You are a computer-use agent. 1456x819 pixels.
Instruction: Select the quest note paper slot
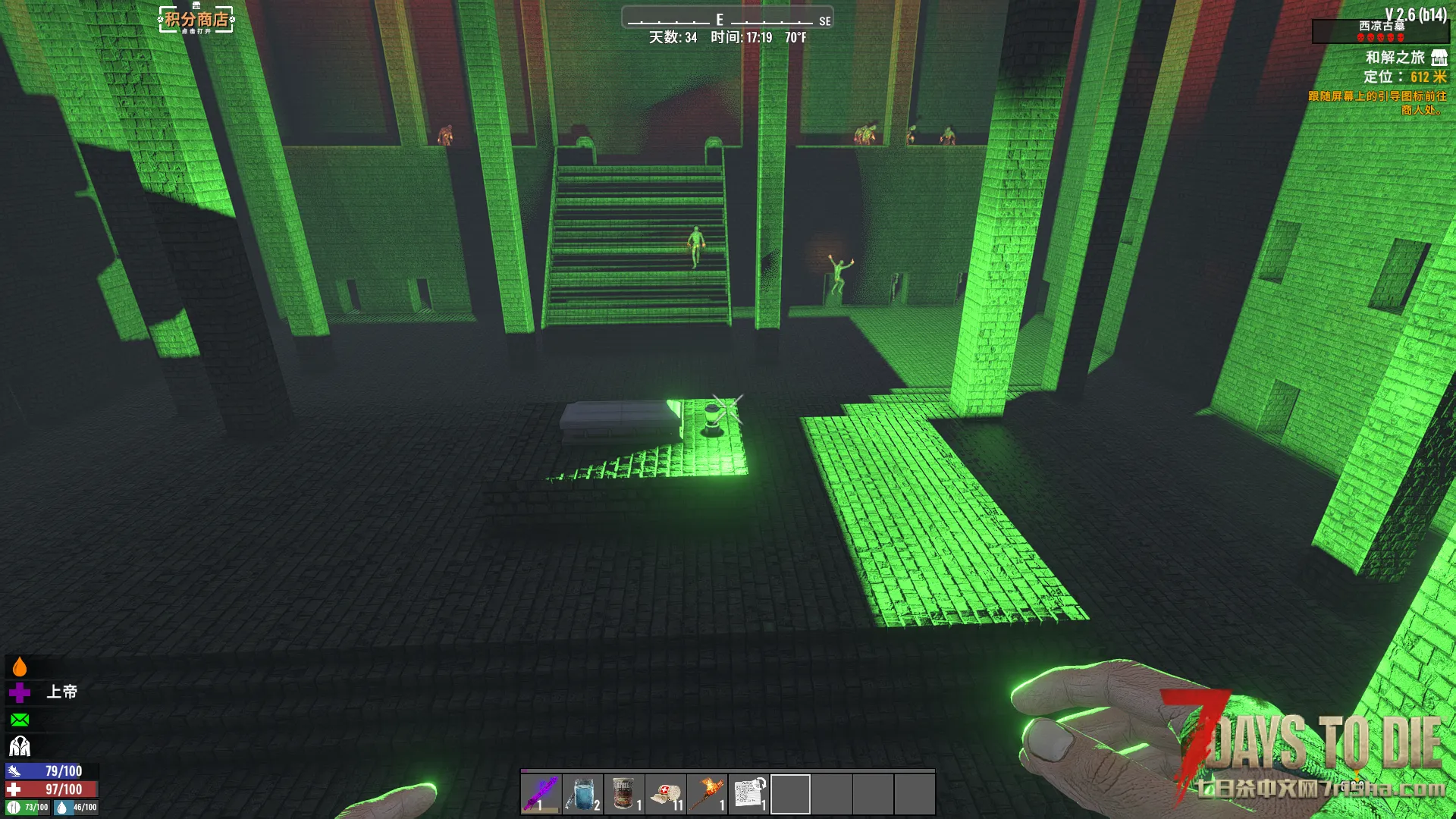point(749,794)
